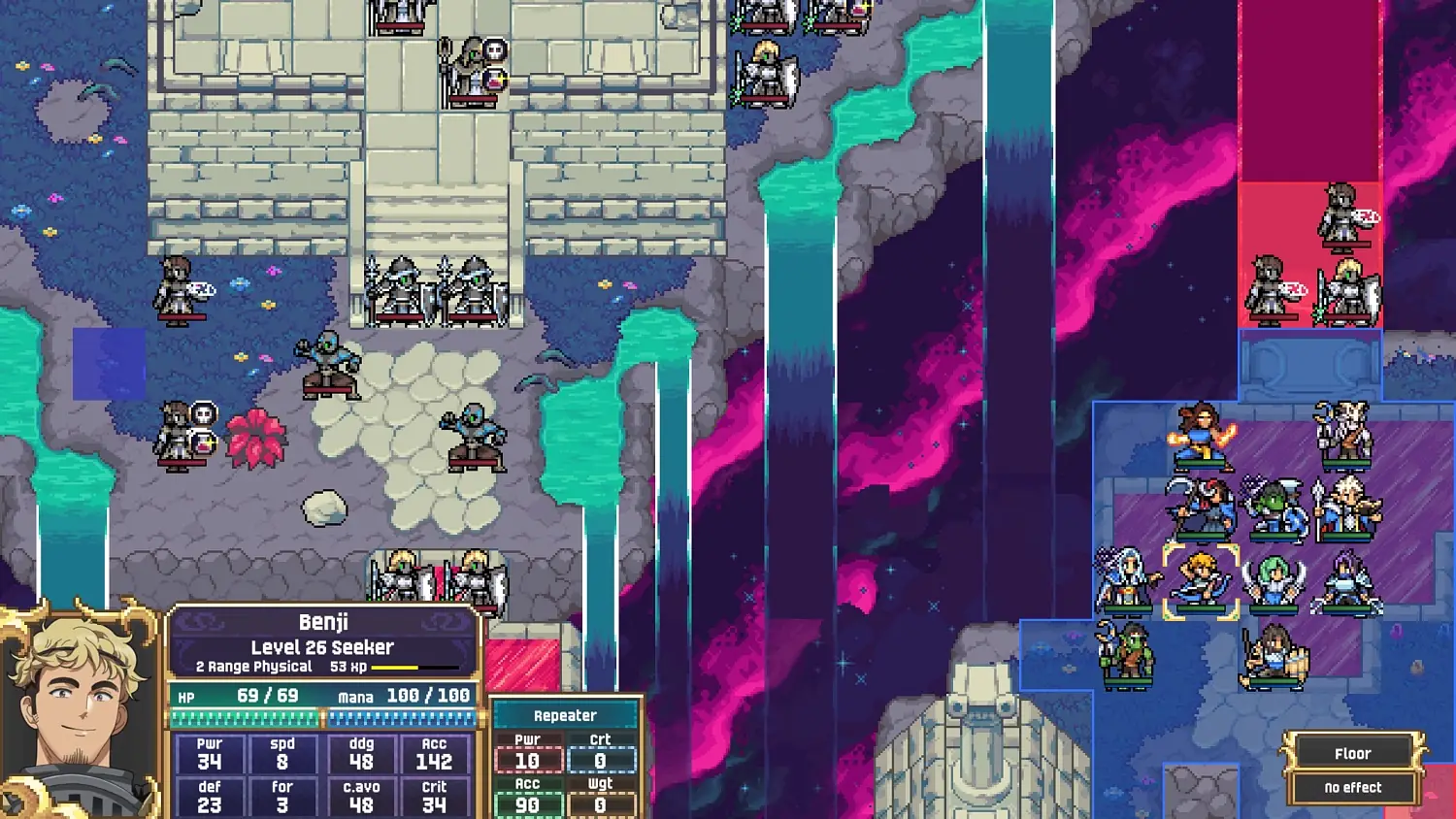
Task: Click the No effect terrain label
Action: [x=1351, y=787]
